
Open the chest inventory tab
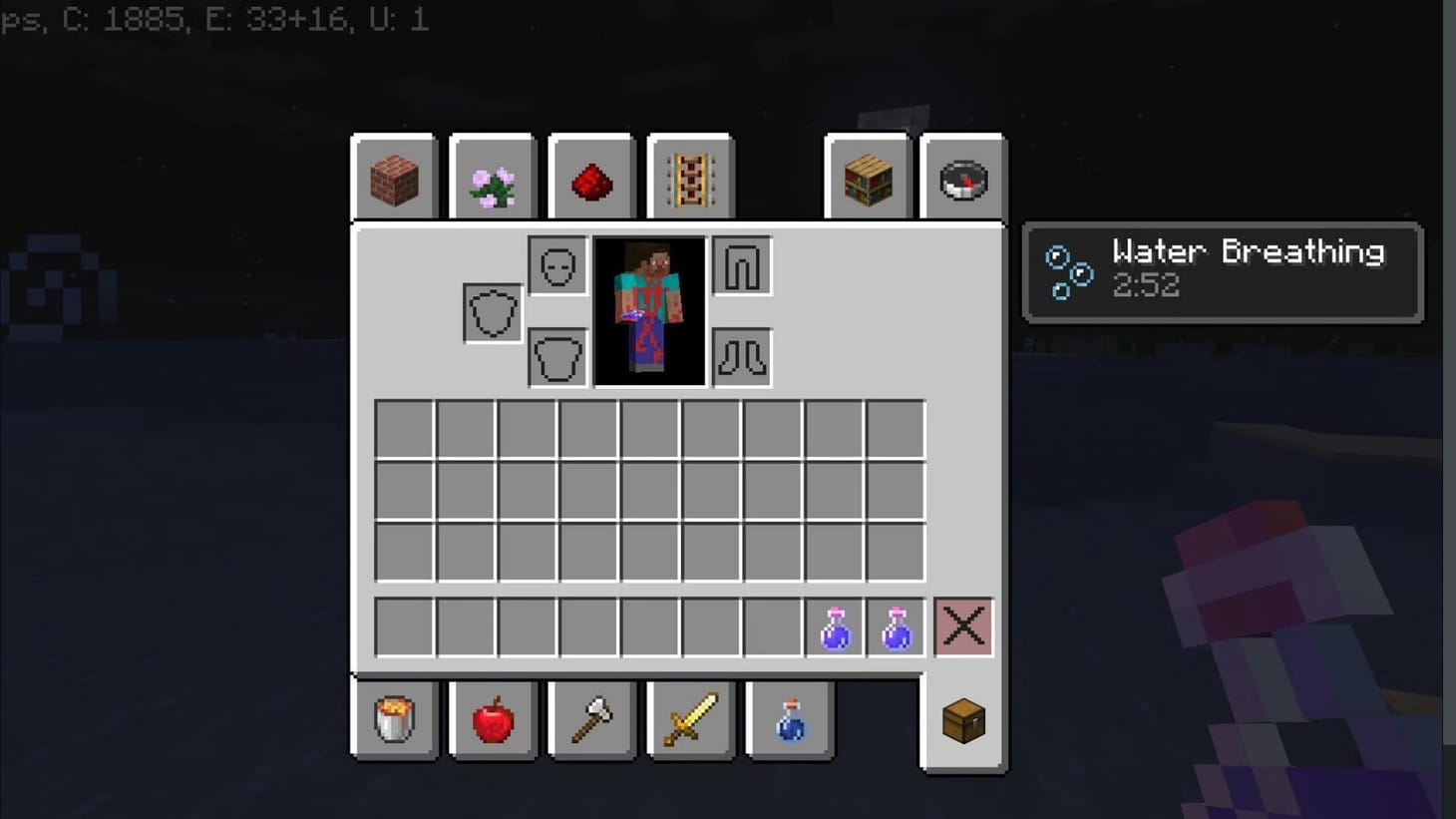coord(960,721)
